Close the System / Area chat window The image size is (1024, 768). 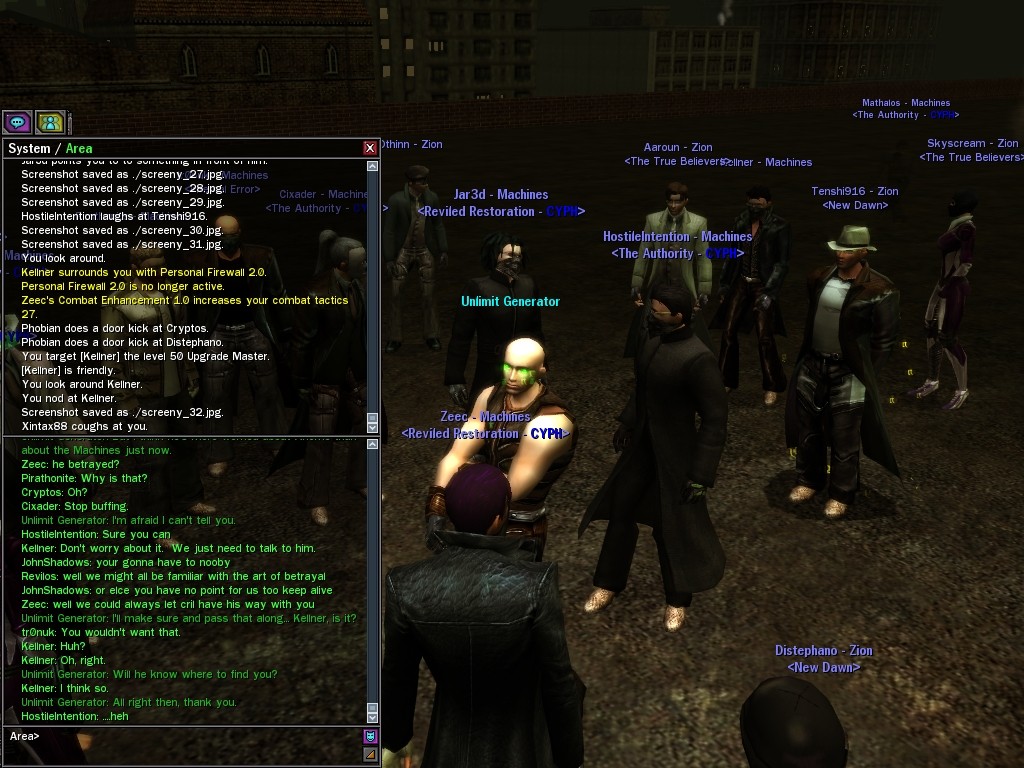pos(370,148)
